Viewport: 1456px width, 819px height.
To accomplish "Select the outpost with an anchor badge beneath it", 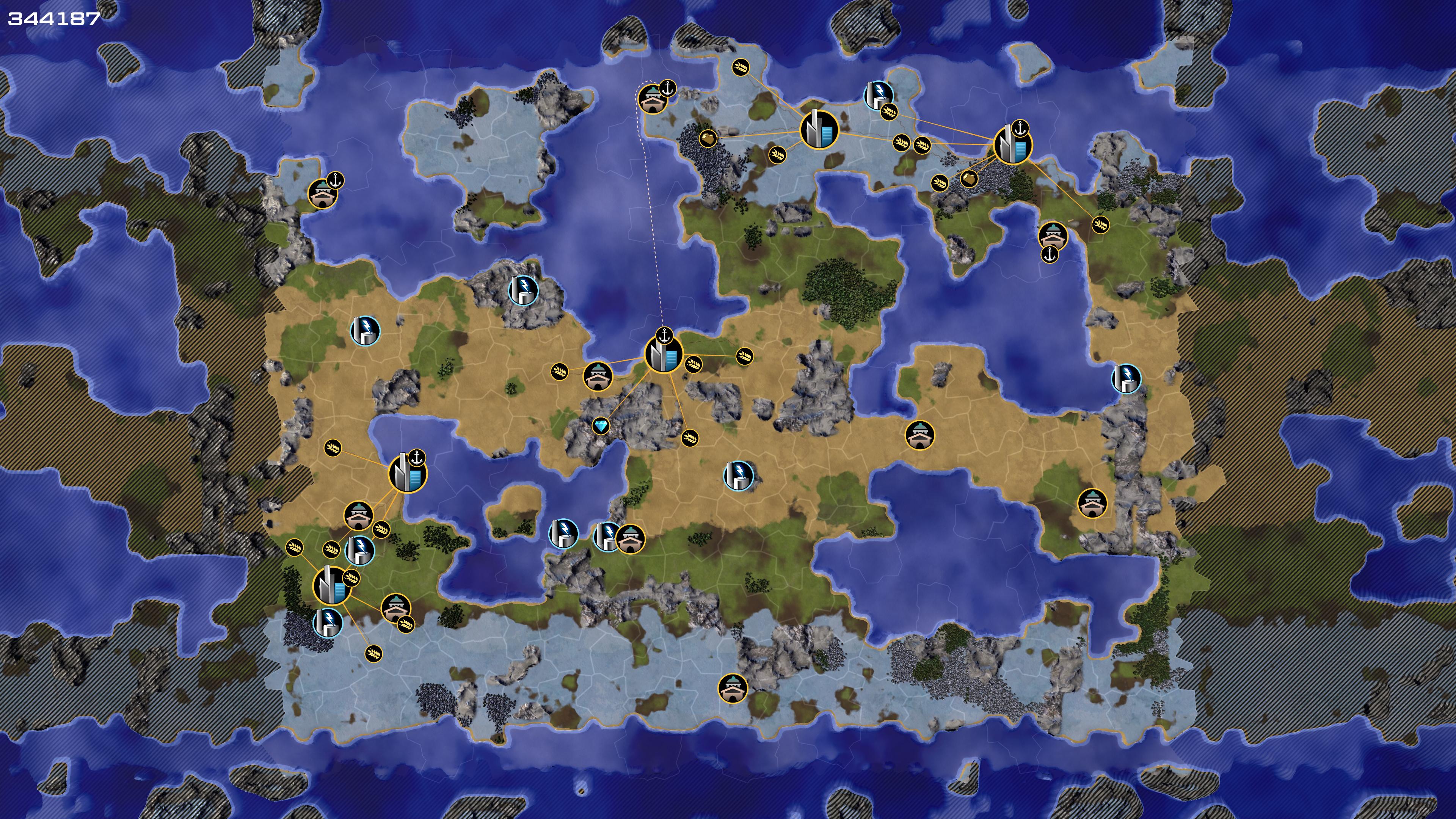I will [1053, 235].
